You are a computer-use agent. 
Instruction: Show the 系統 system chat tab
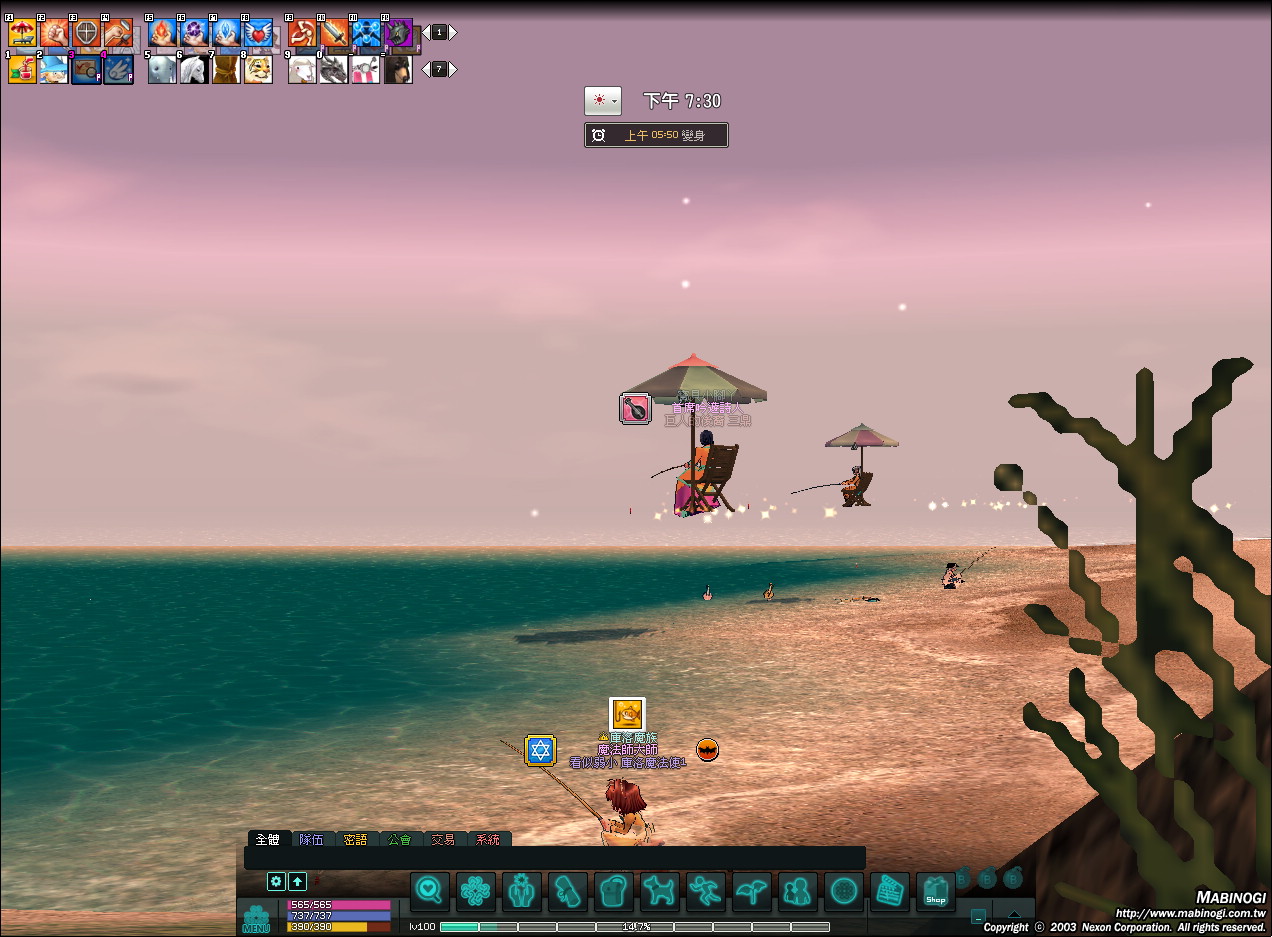pyautogui.click(x=488, y=840)
